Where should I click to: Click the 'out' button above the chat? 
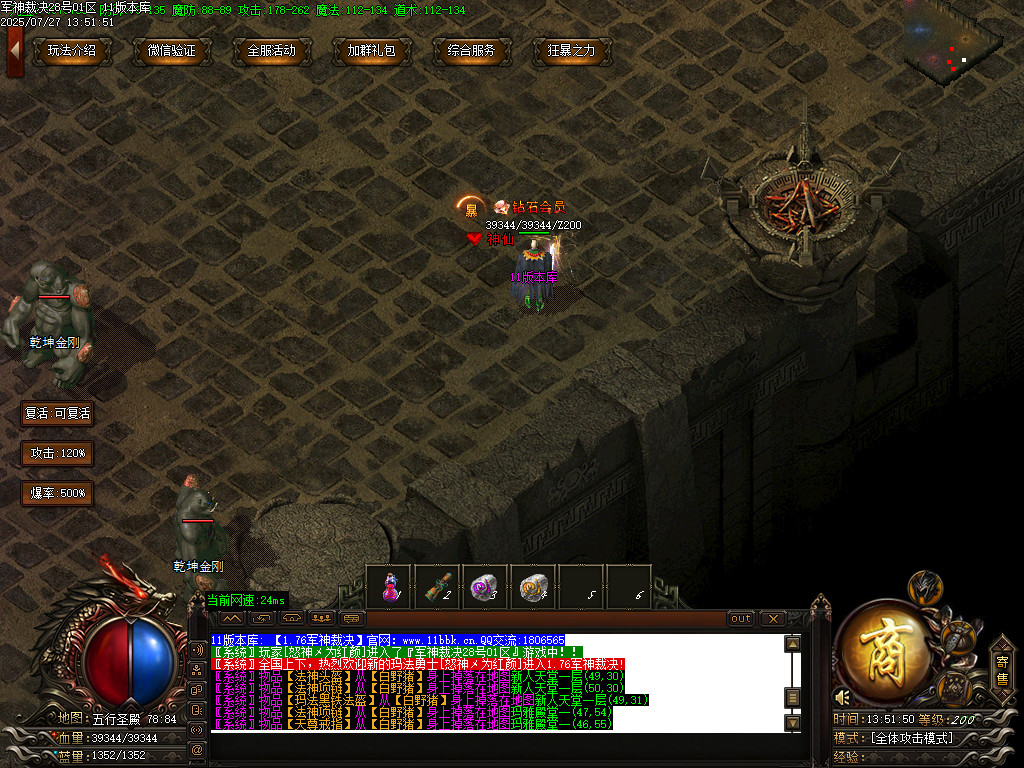[741, 619]
